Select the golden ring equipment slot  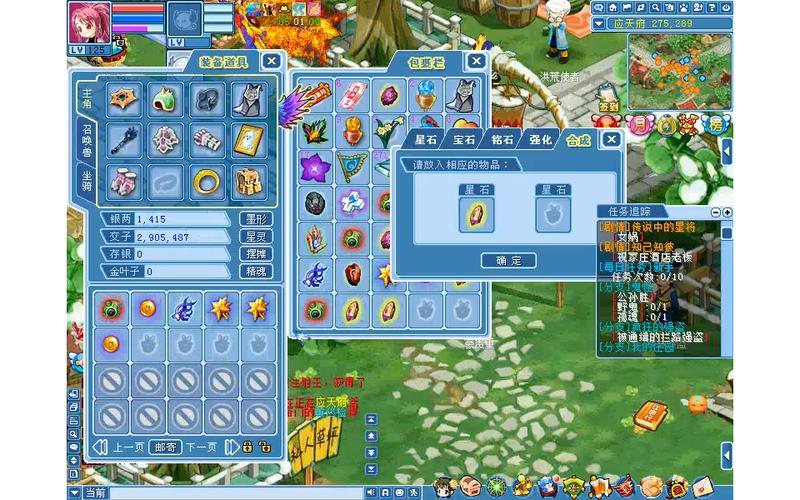pos(208,182)
